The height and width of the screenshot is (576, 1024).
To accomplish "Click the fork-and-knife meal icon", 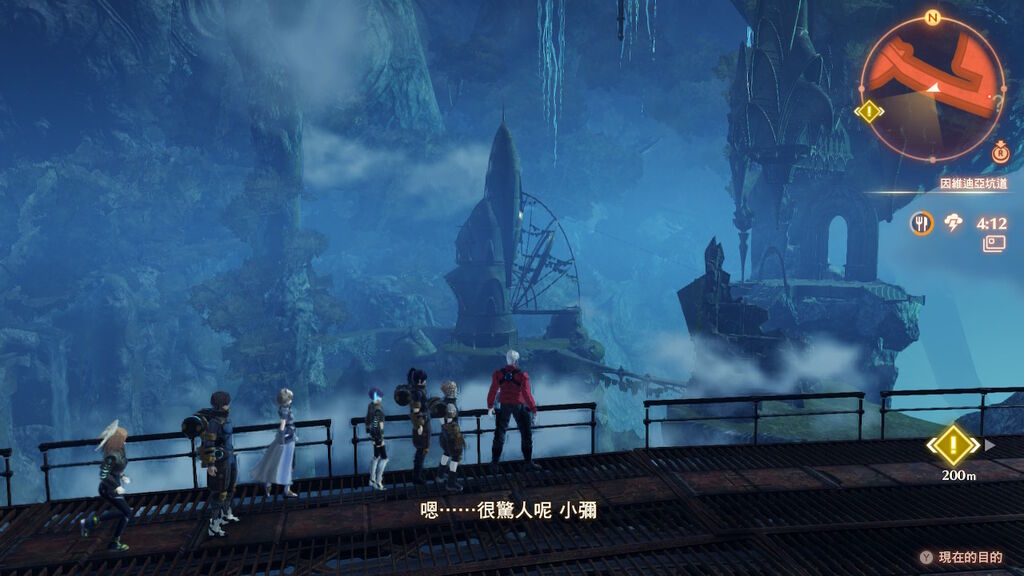I will (x=921, y=223).
